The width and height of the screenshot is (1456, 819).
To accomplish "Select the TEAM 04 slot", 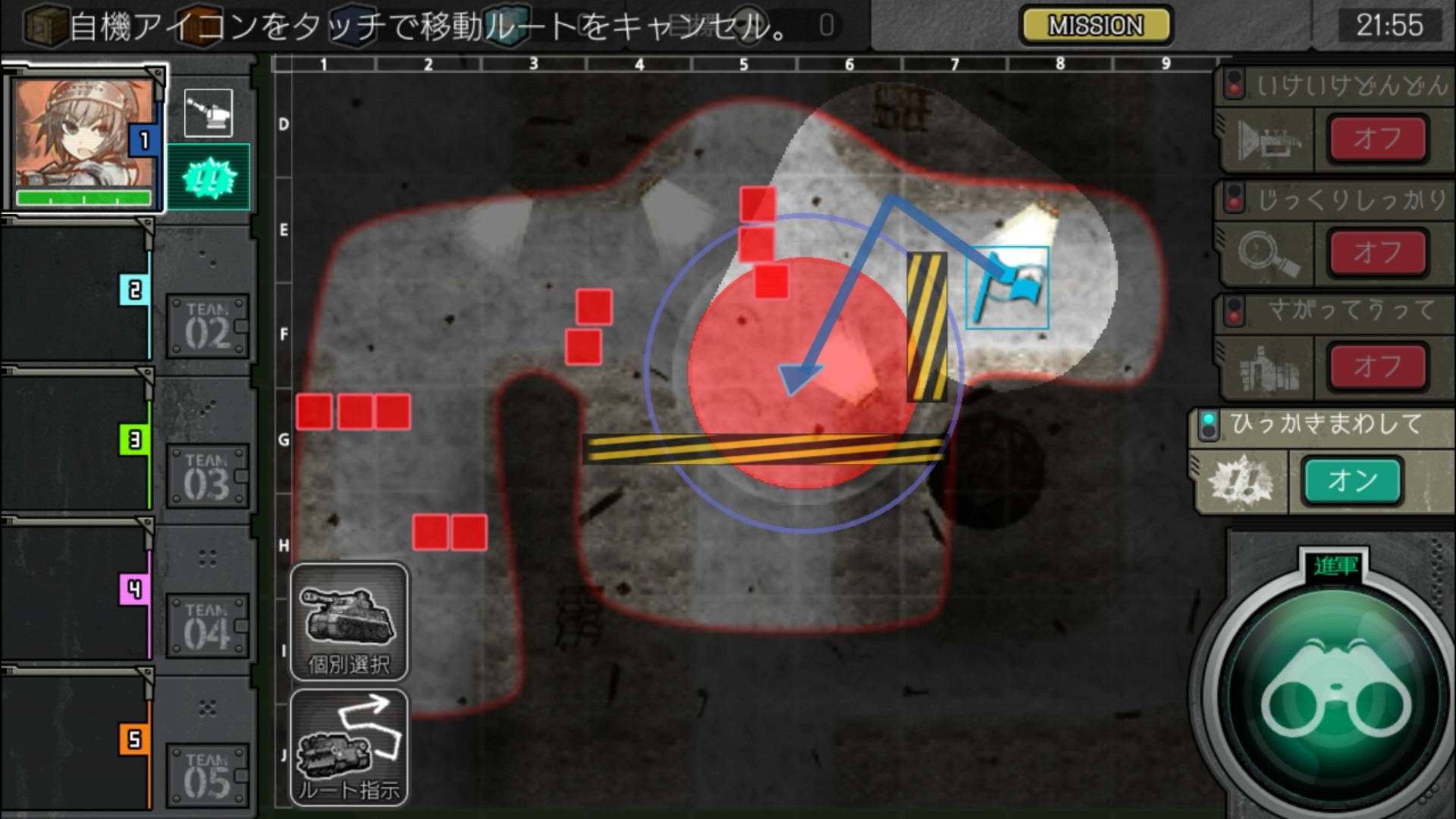I will click(207, 626).
